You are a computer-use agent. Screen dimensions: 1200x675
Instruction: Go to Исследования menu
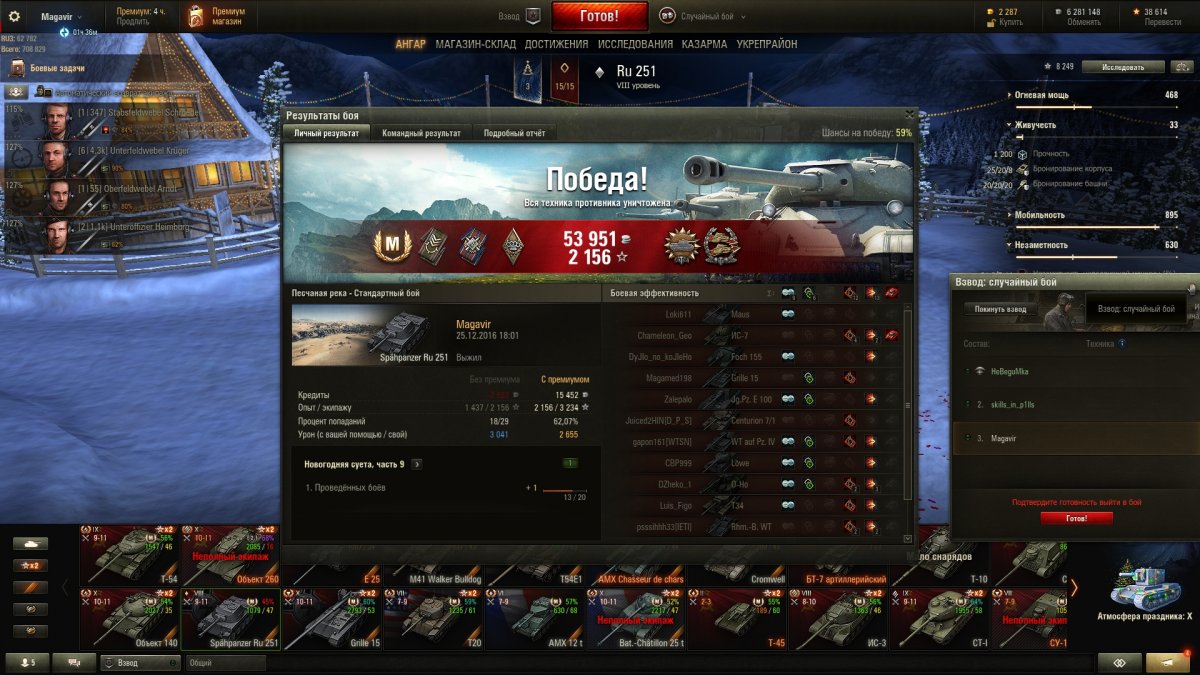[635, 44]
